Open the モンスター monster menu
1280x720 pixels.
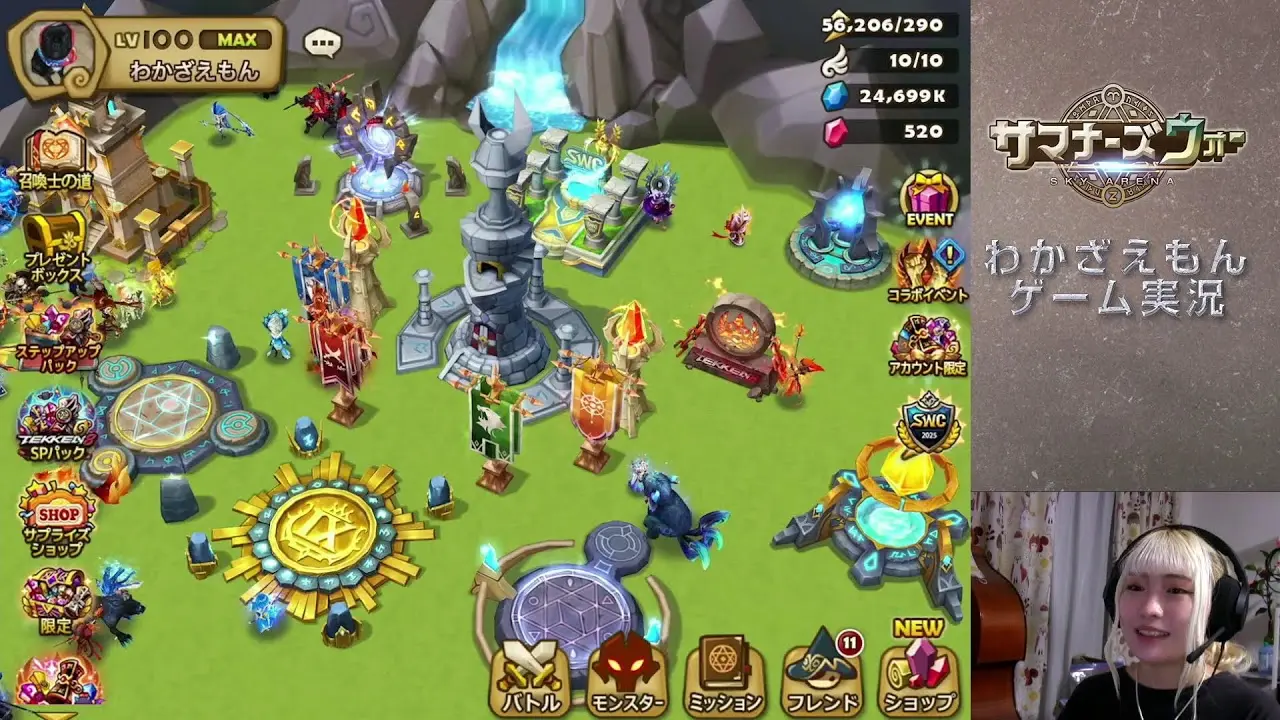(627, 675)
